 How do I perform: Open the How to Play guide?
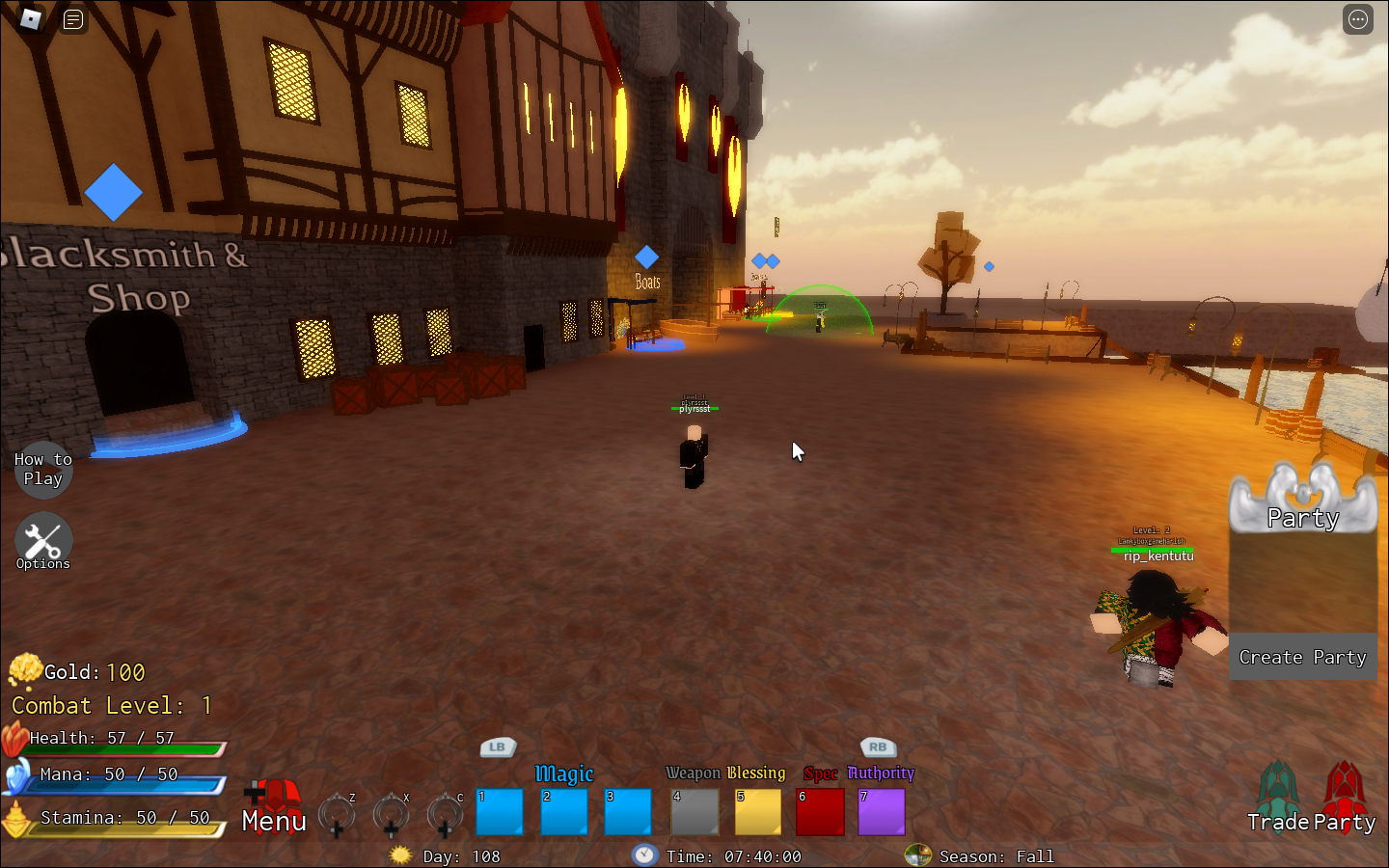tap(42, 470)
